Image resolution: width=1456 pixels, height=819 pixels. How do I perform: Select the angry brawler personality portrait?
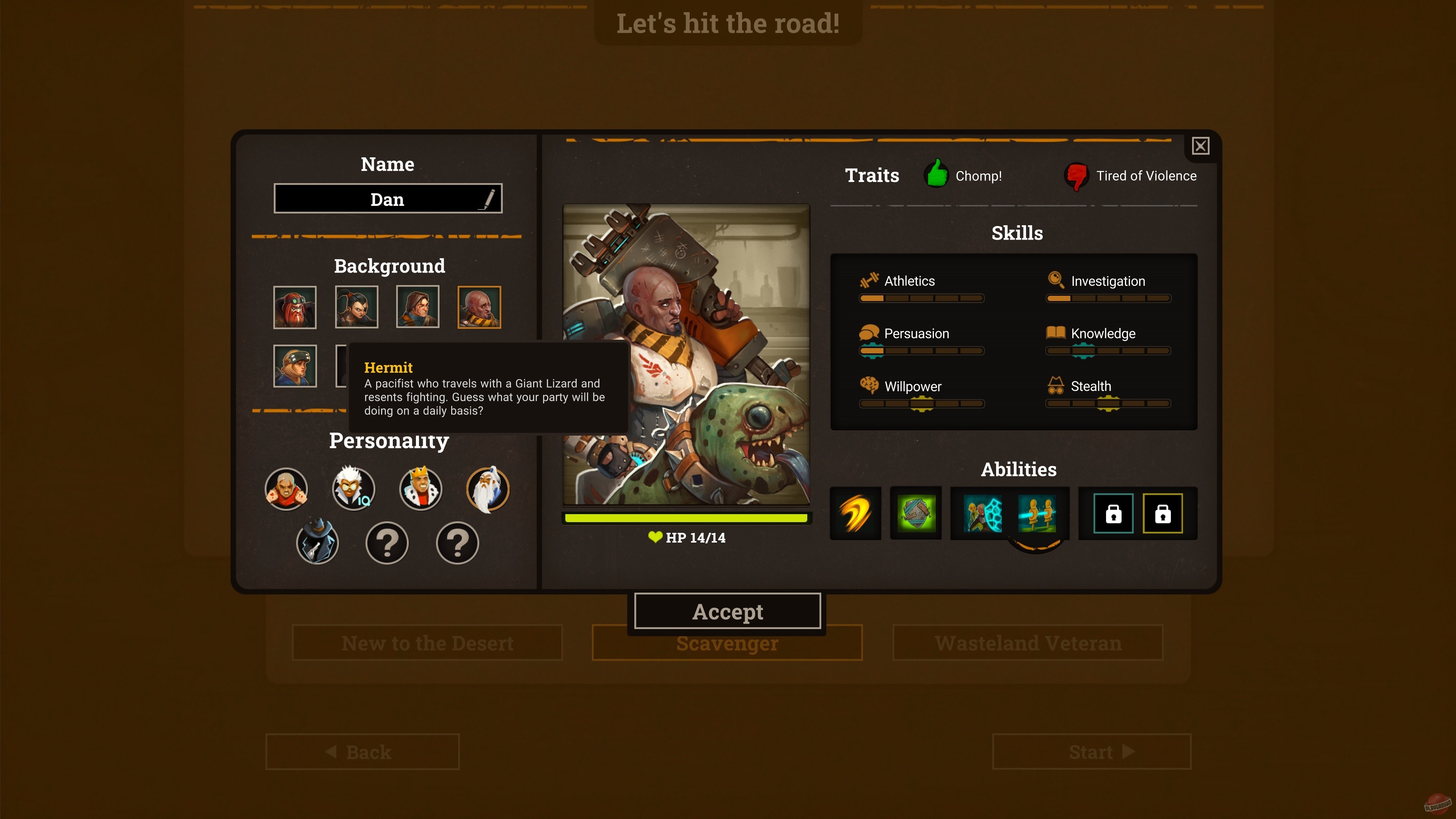click(286, 489)
